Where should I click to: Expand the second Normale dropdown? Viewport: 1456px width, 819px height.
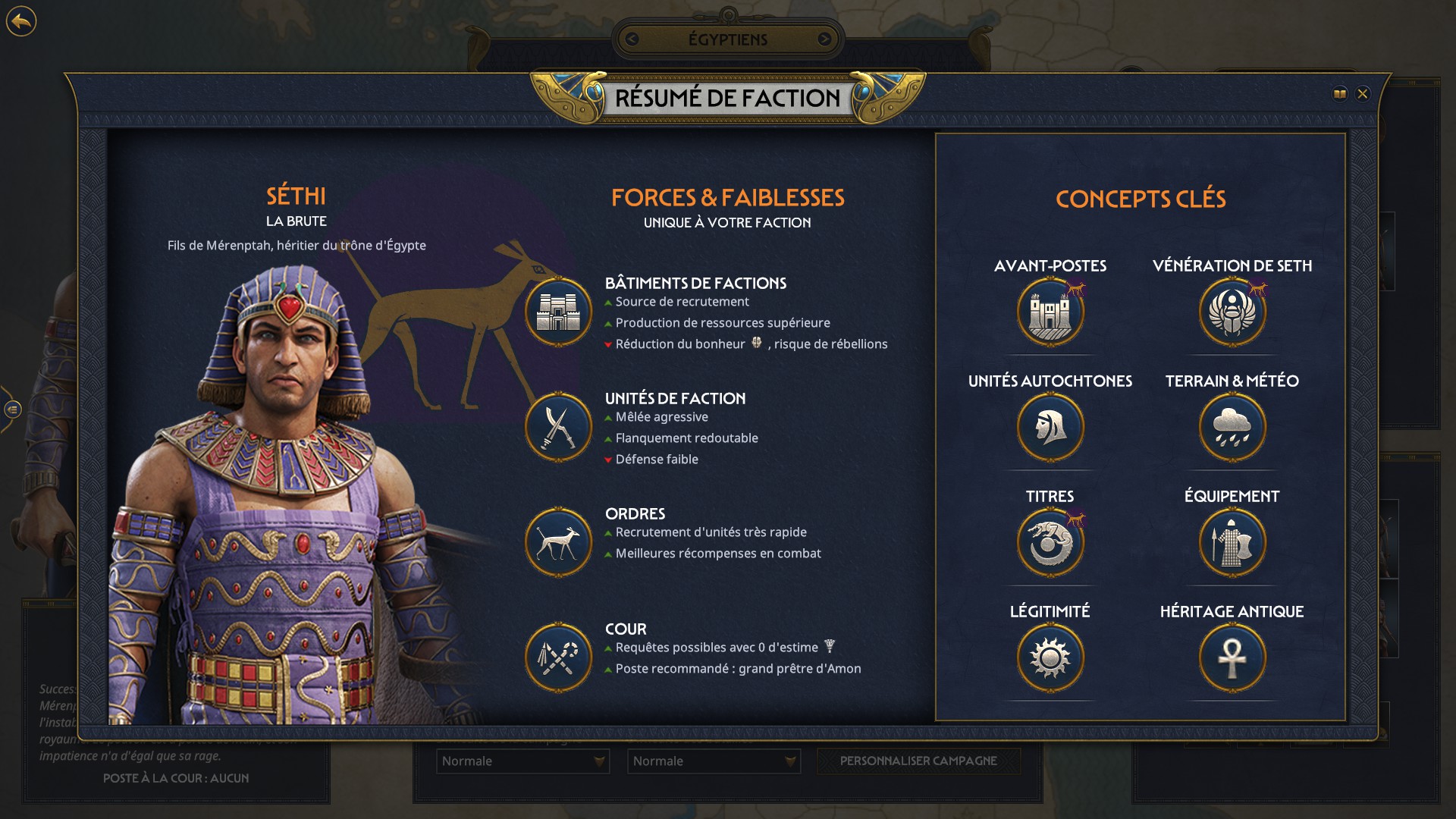pyautogui.click(x=713, y=761)
